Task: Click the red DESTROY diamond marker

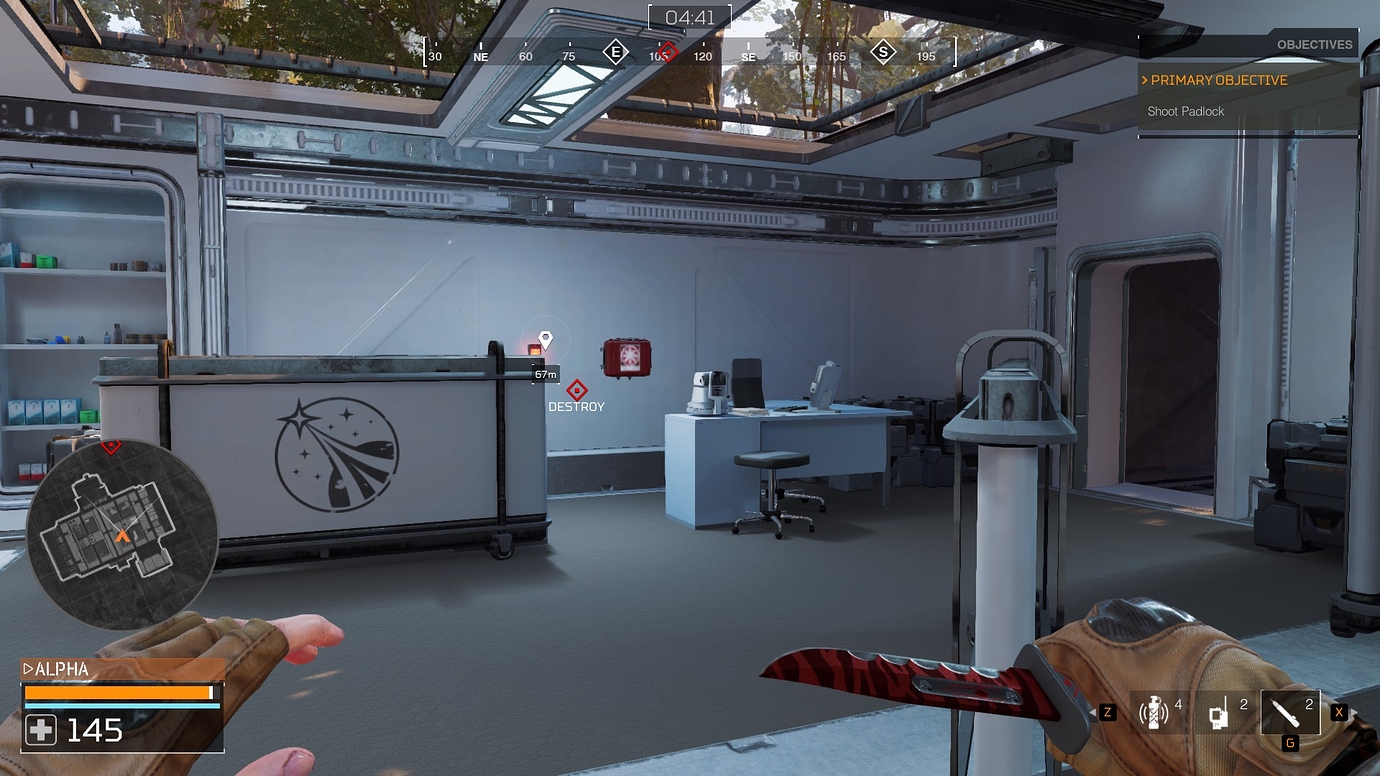Action: [577, 390]
